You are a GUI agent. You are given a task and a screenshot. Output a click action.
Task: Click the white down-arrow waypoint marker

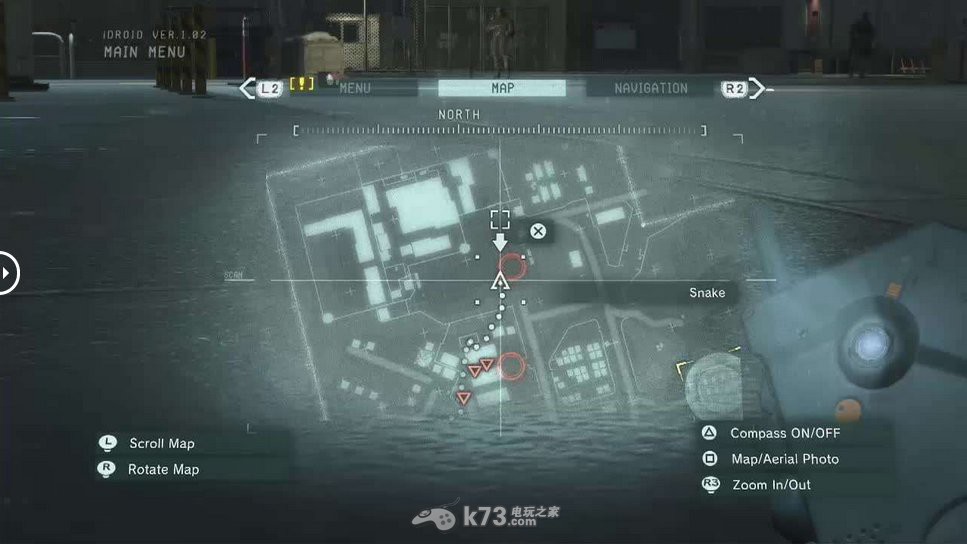(x=500, y=242)
